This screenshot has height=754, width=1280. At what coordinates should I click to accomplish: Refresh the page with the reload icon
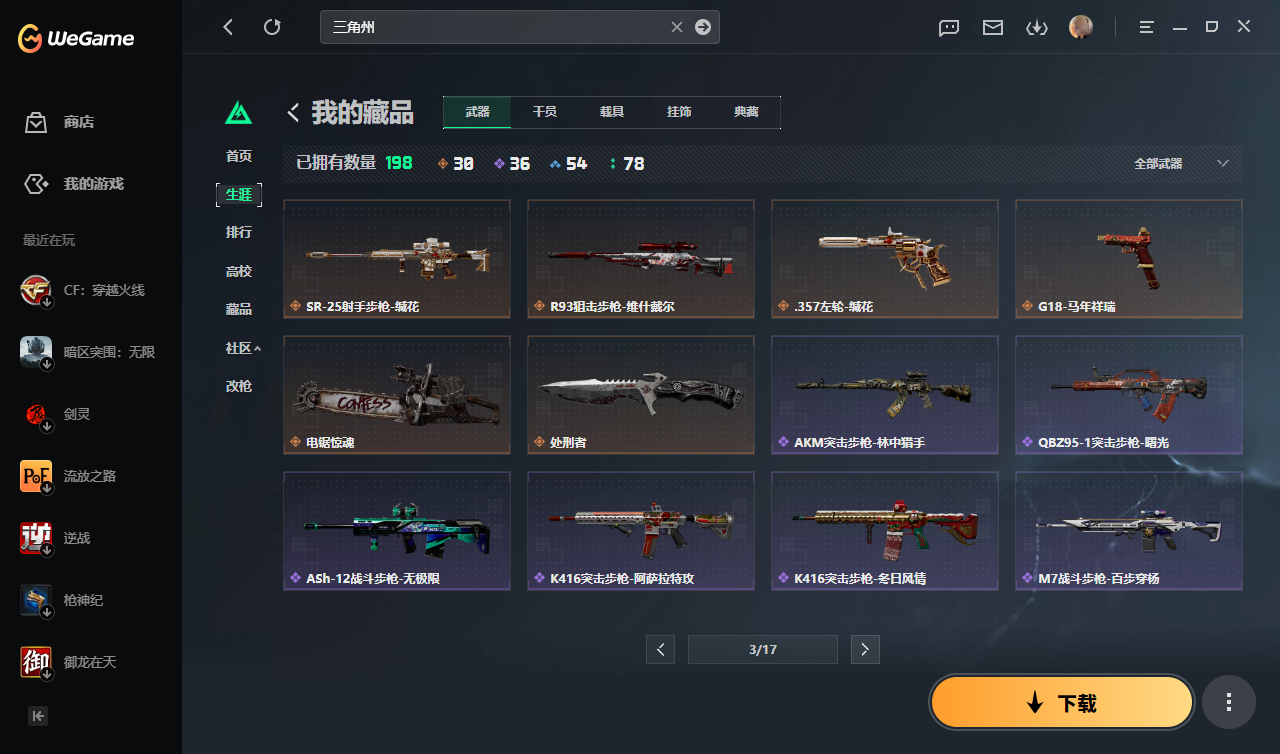coord(272,27)
